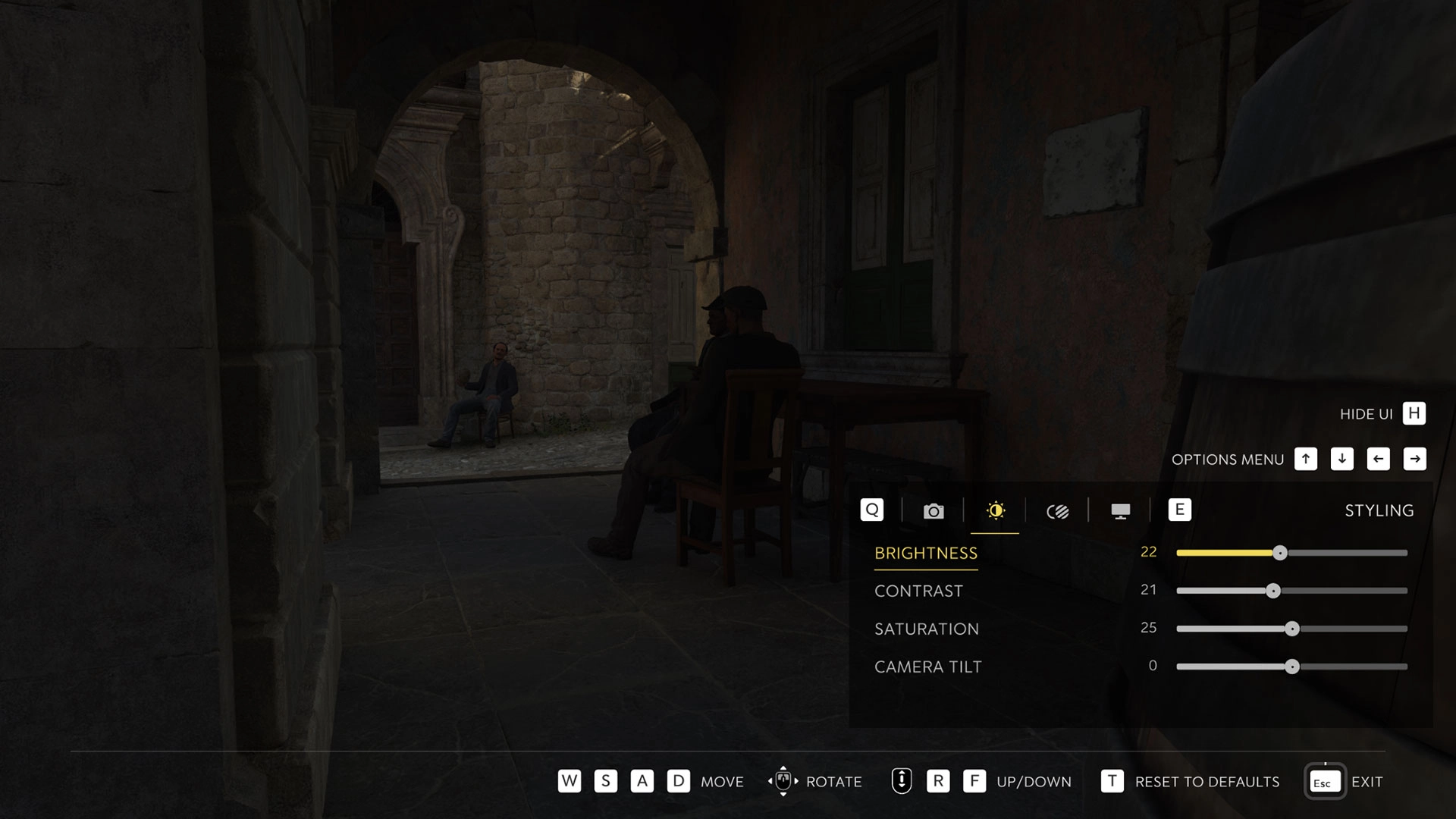
Task: Click the right arrow in Options Menu
Action: 1415,459
